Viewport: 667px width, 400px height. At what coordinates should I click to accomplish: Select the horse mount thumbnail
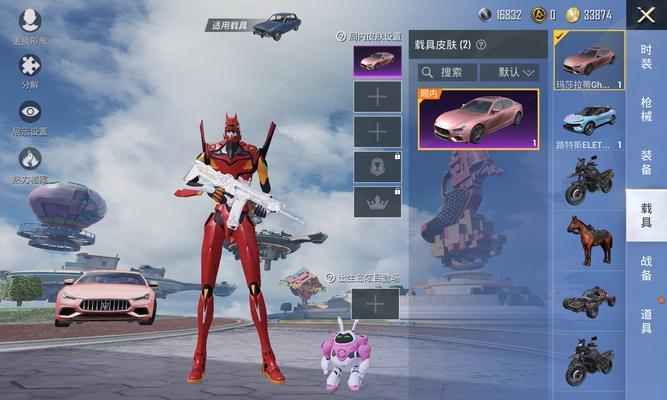tap(589, 240)
